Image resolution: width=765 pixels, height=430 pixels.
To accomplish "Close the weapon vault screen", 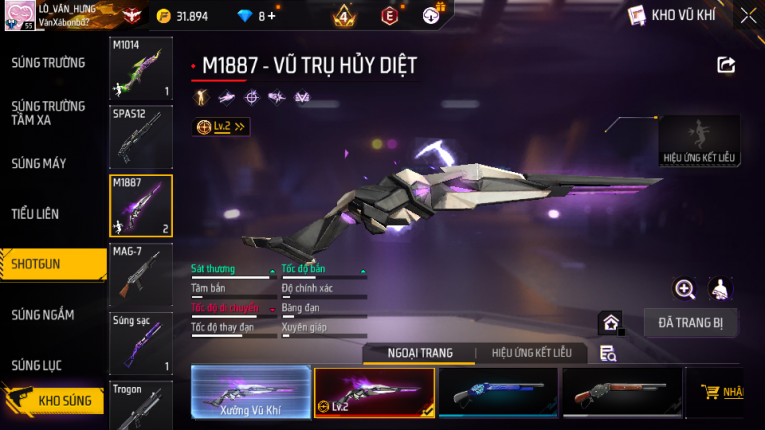I will pyautogui.click(x=748, y=16).
